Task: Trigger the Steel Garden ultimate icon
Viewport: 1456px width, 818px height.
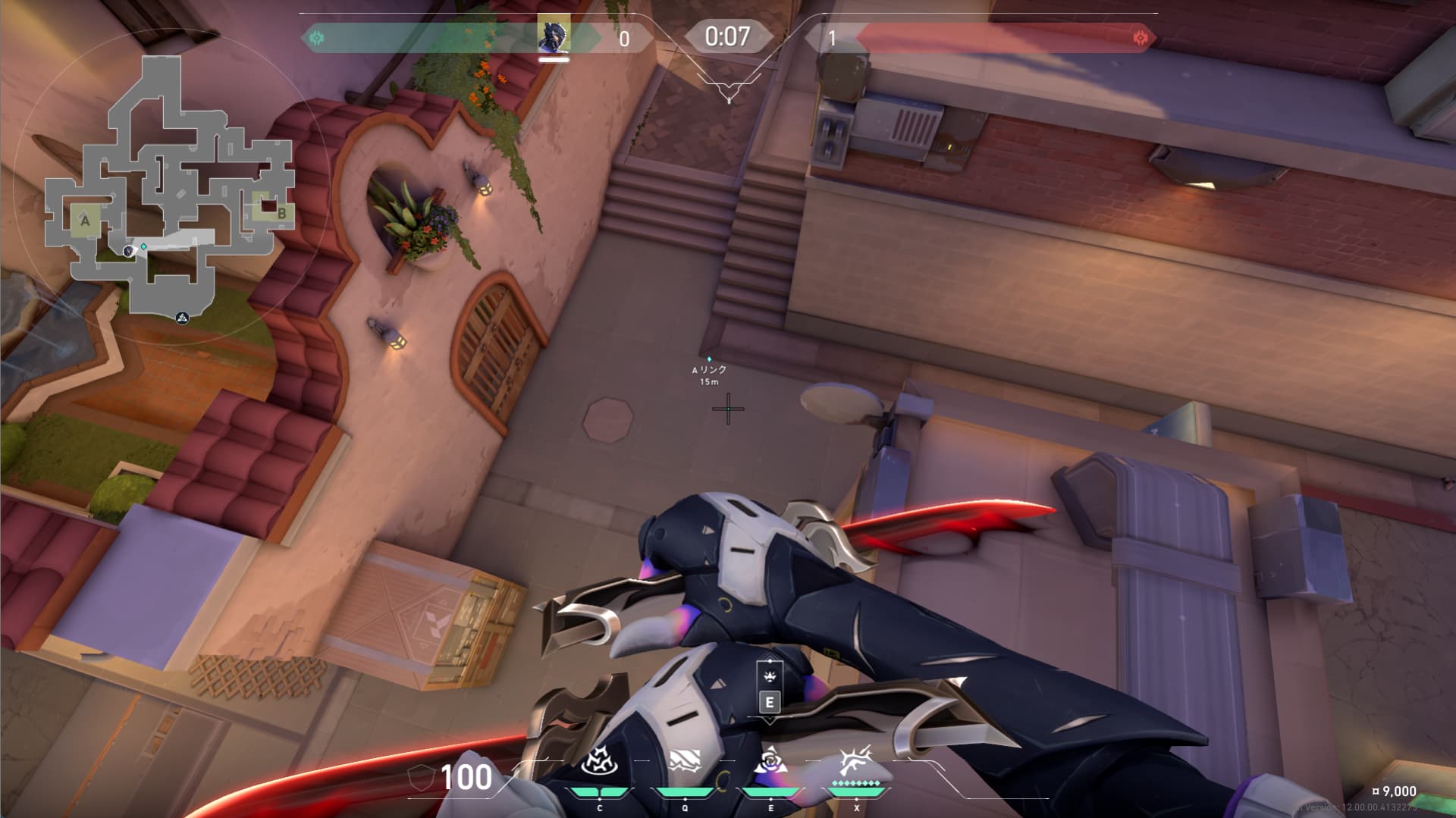Action: (x=856, y=761)
